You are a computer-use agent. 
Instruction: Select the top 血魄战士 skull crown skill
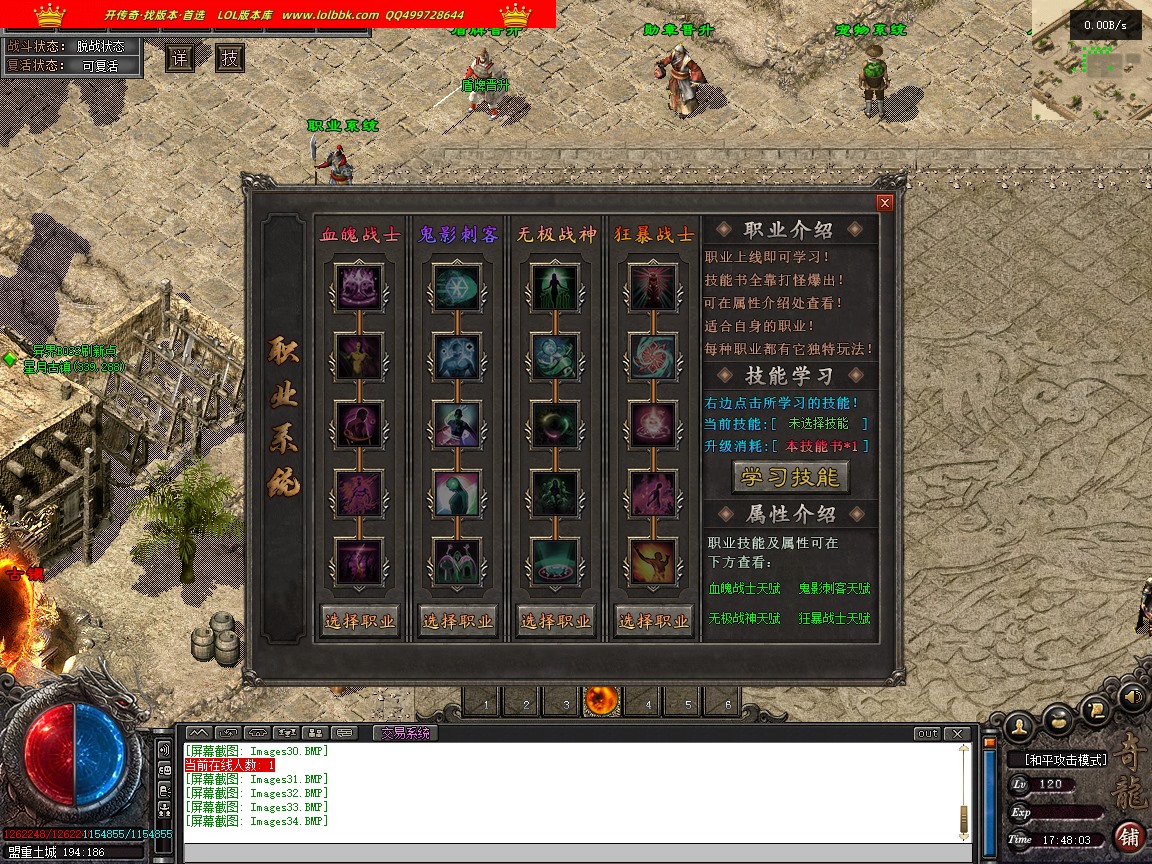[359, 288]
